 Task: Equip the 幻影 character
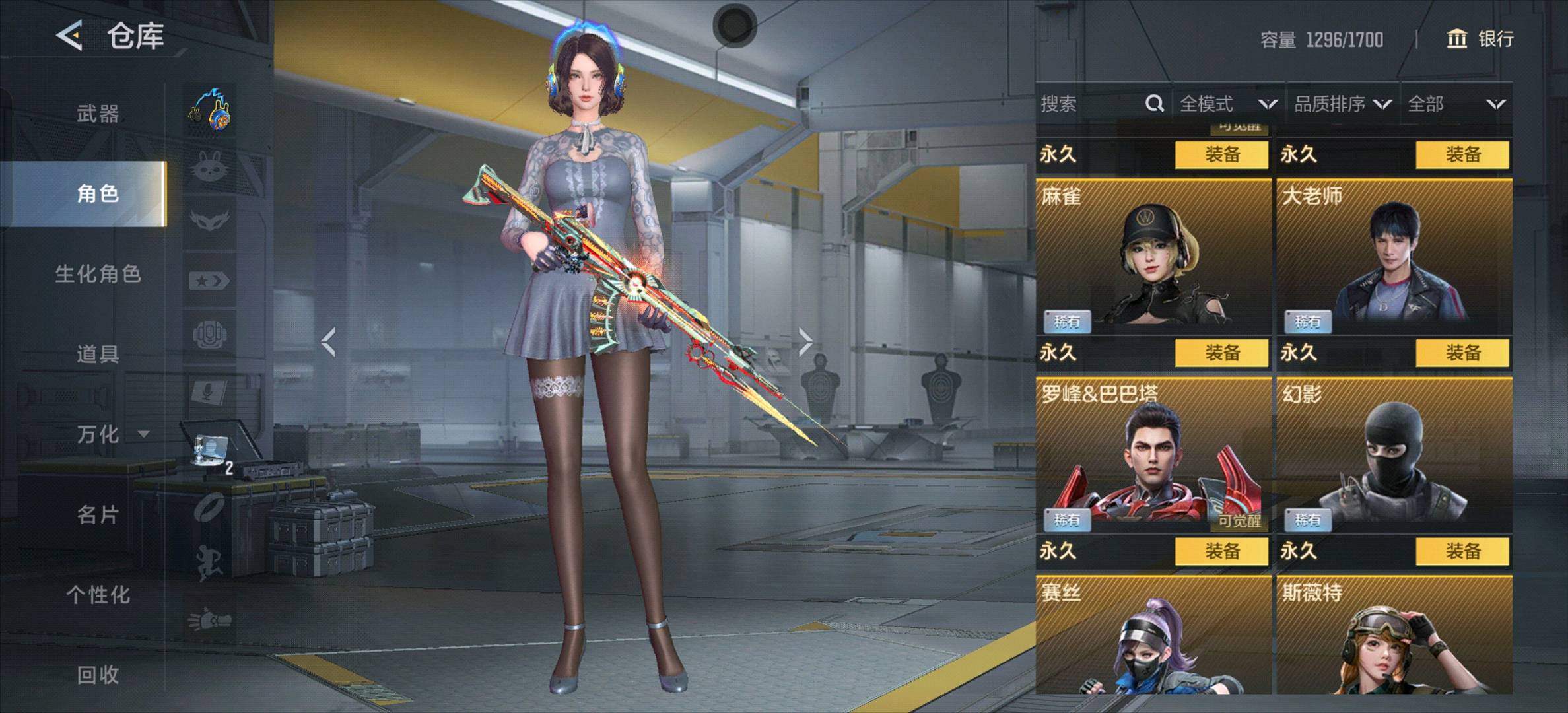coord(1462,551)
